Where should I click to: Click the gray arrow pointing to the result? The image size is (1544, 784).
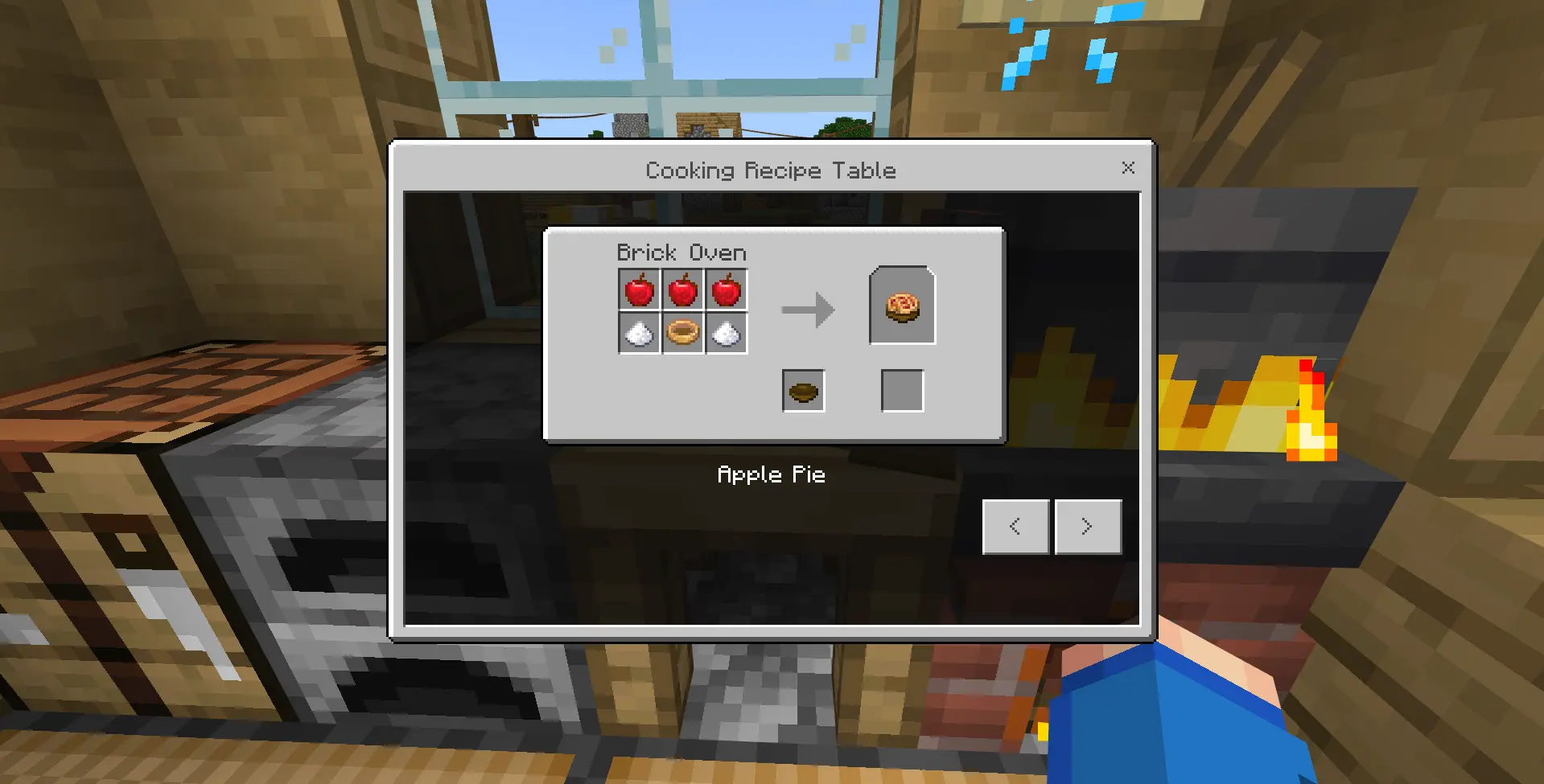point(807,310)
